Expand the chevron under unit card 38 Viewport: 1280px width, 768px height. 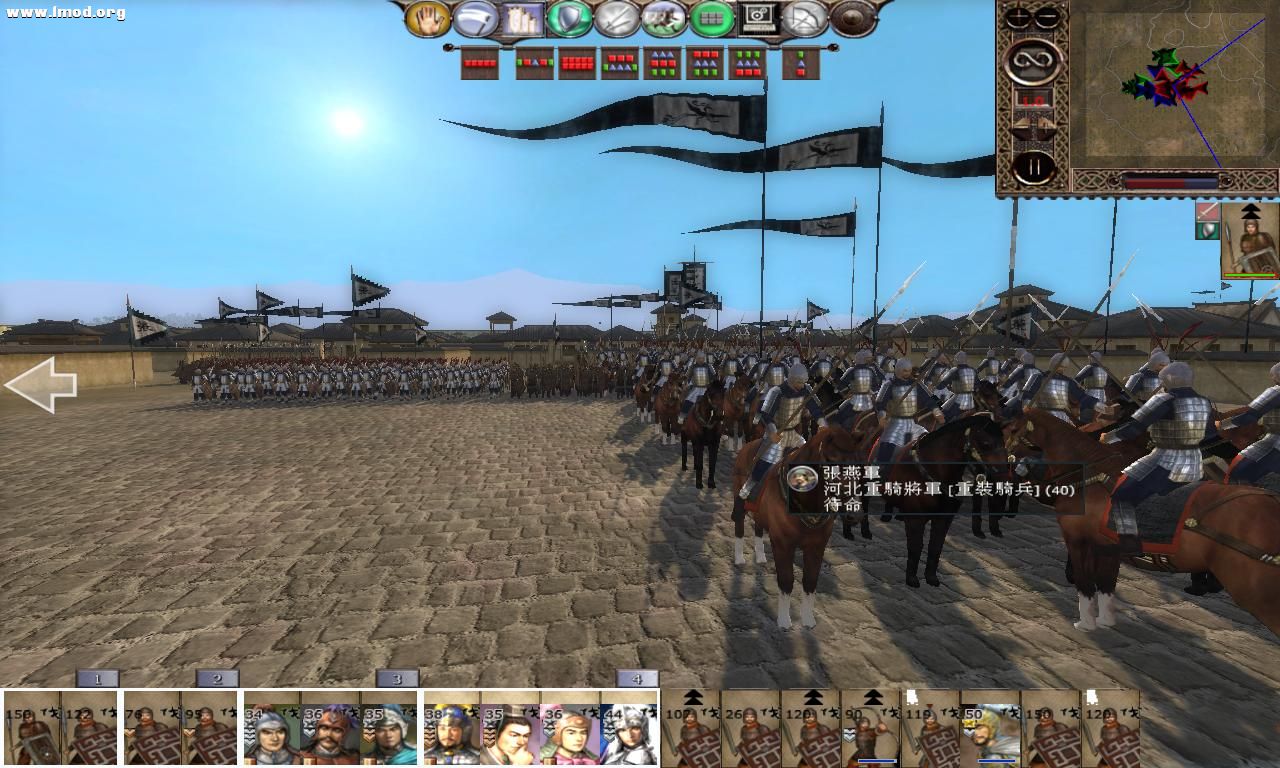pos(428,736)
